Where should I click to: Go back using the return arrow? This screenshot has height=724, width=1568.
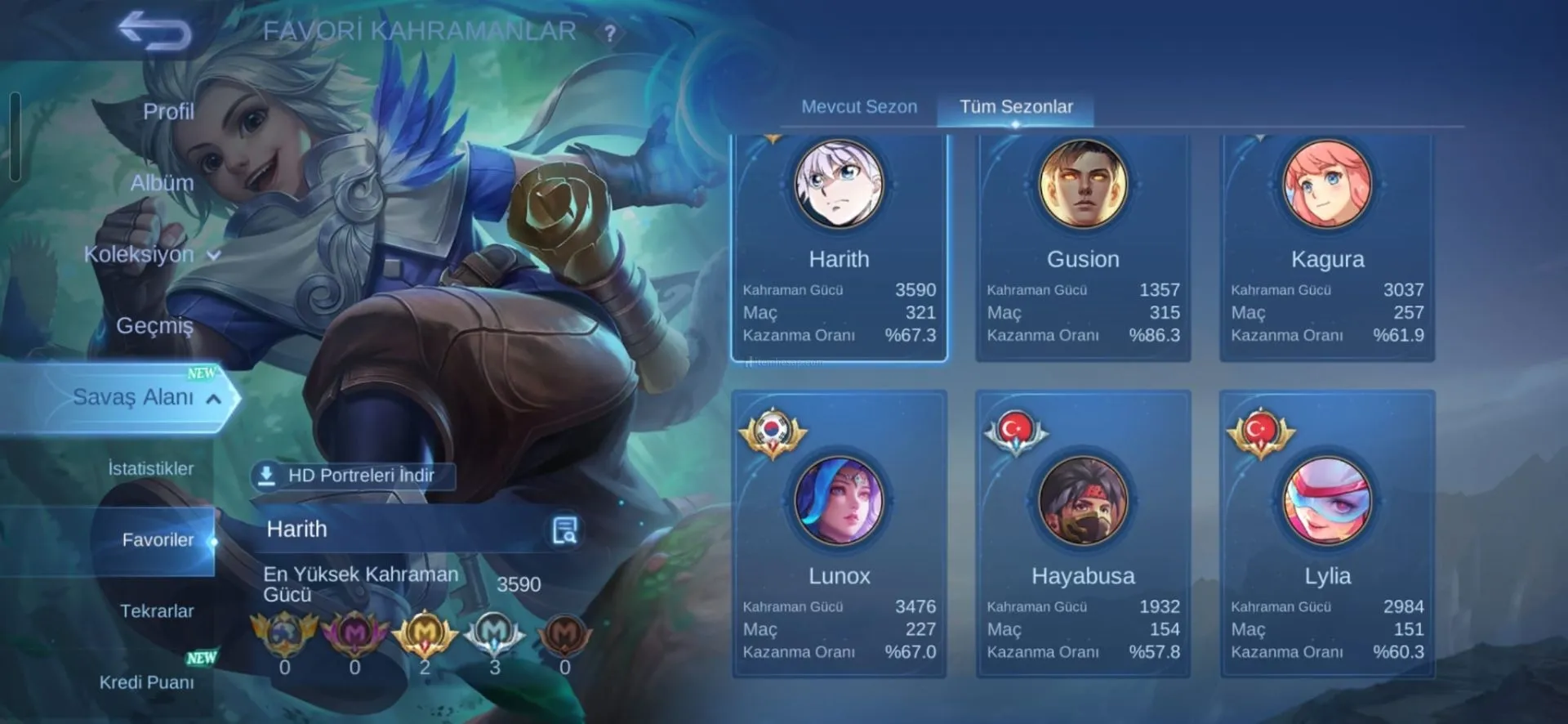click(x=155, y=32)
